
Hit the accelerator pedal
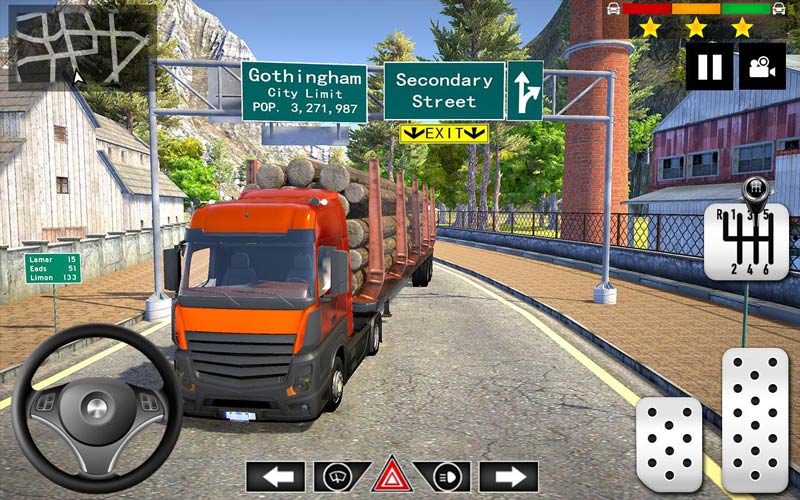[x=755, y=420]
